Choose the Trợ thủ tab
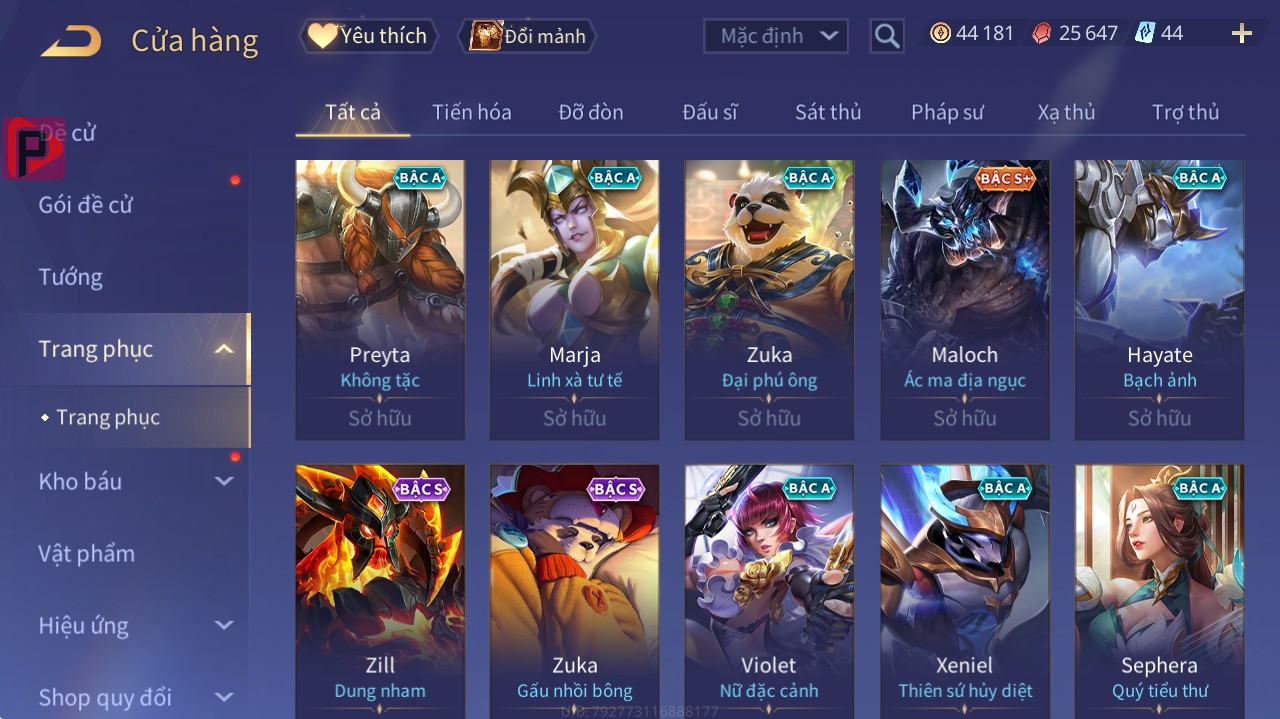The image size is (1280, 719). point(1185,112)
